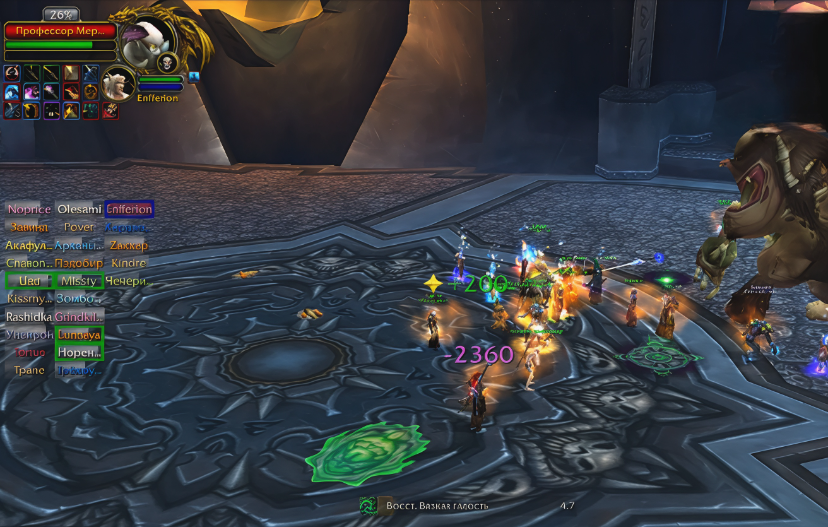The height and width of the screenshot is (527, 828).
Task: Target Lunbaya in the raid list
Action: point(79,335)
